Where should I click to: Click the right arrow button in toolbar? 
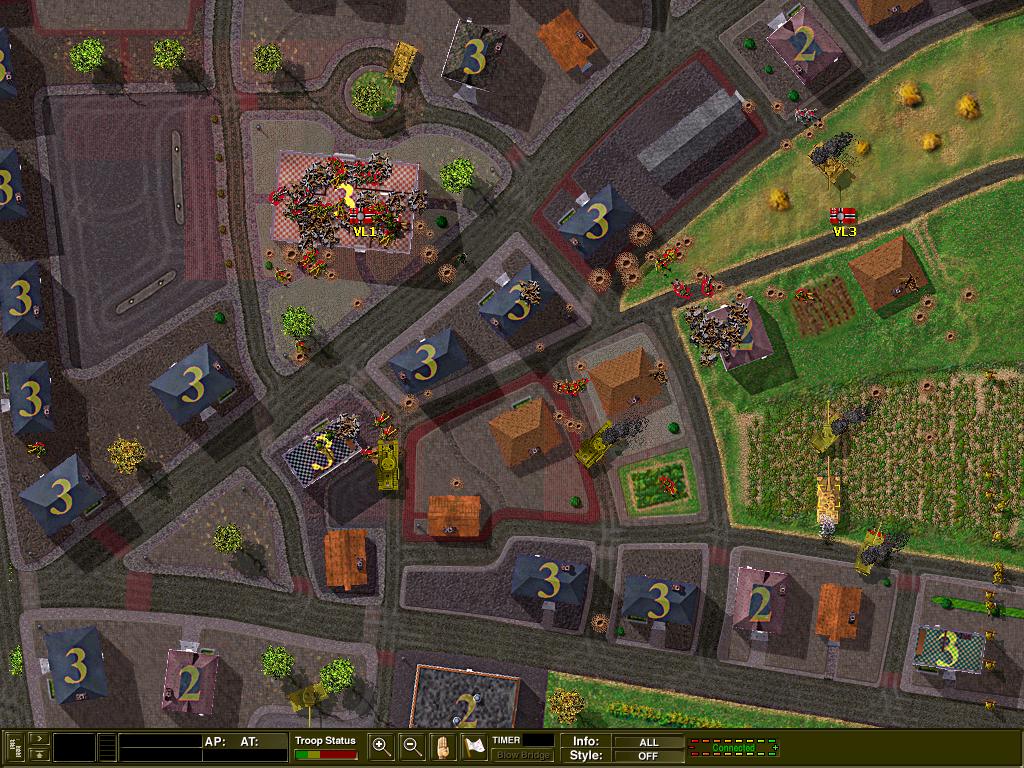pyautogui.click(x=37, y=739)
